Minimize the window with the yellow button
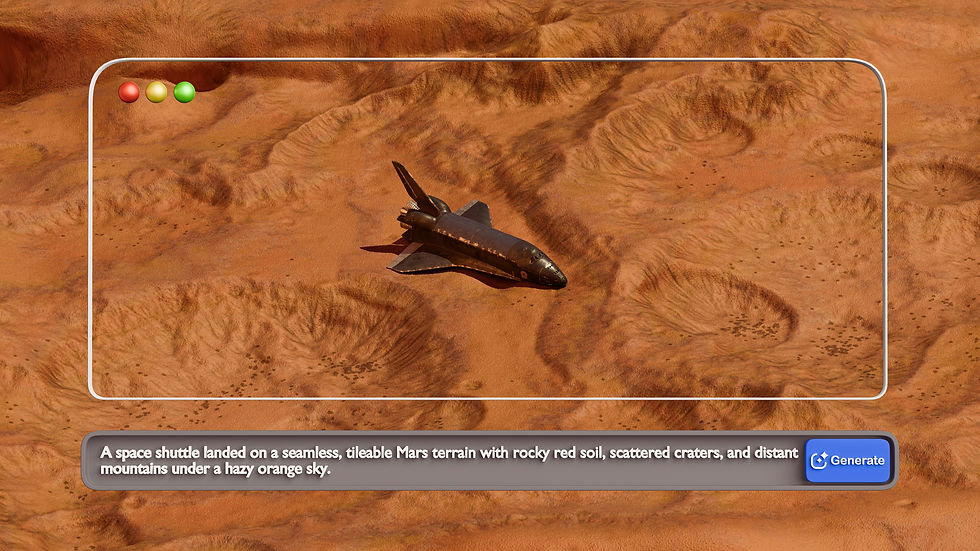The height and width of the screenshot is (551, 980). point(156,92)
